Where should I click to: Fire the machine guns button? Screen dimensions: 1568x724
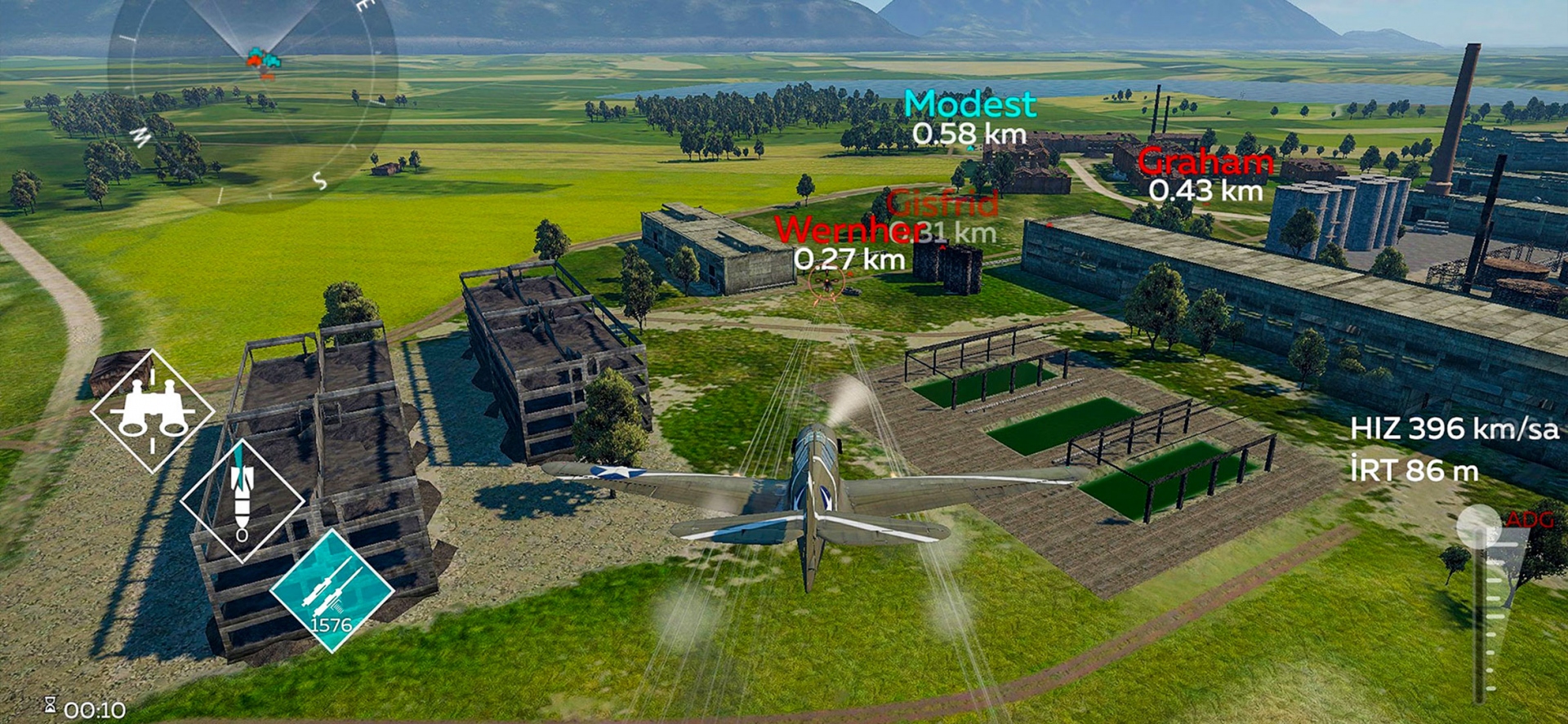(x=332, y=590)
